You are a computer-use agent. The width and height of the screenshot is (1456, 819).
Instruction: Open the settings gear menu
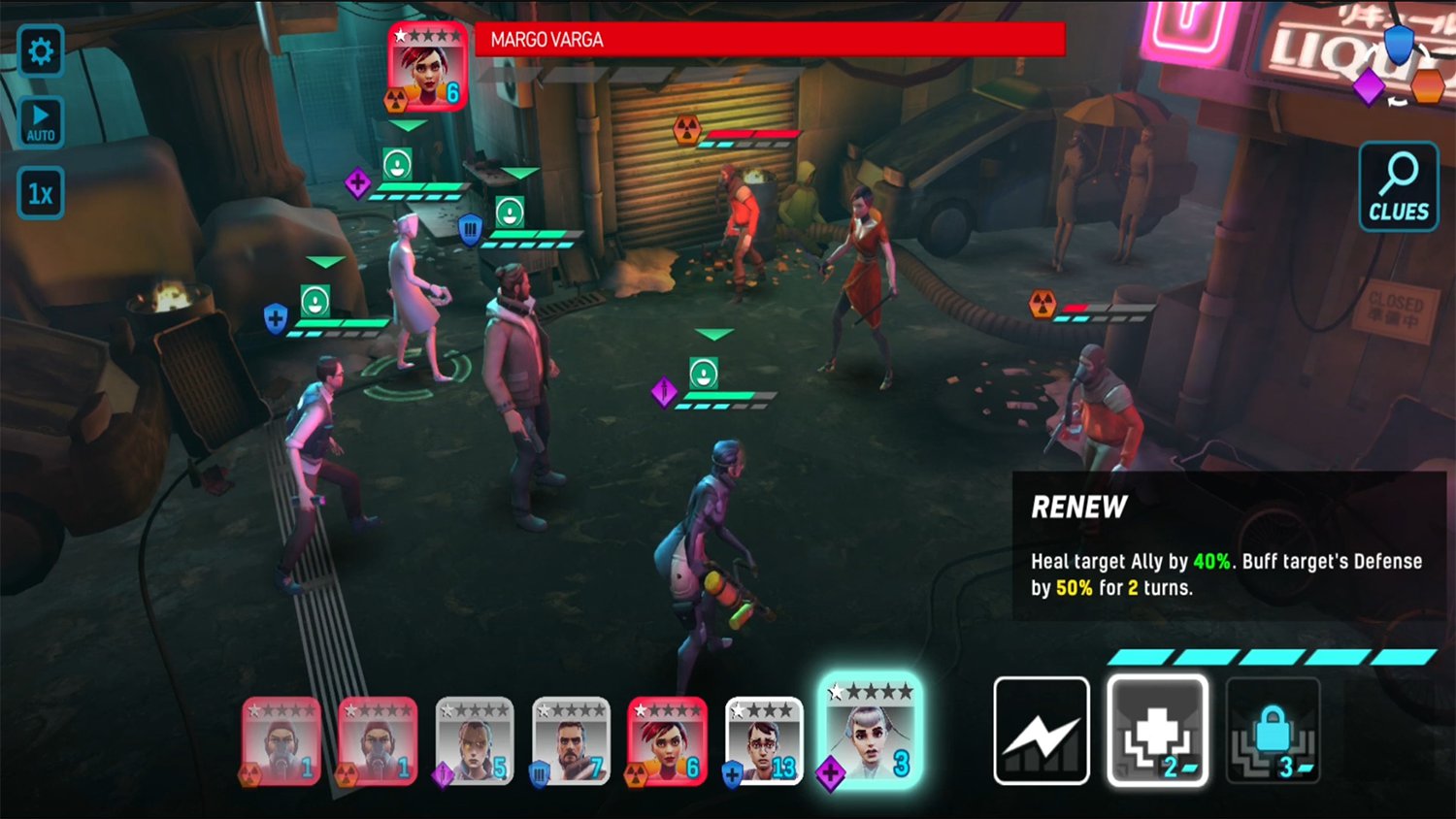pos(40,51)
